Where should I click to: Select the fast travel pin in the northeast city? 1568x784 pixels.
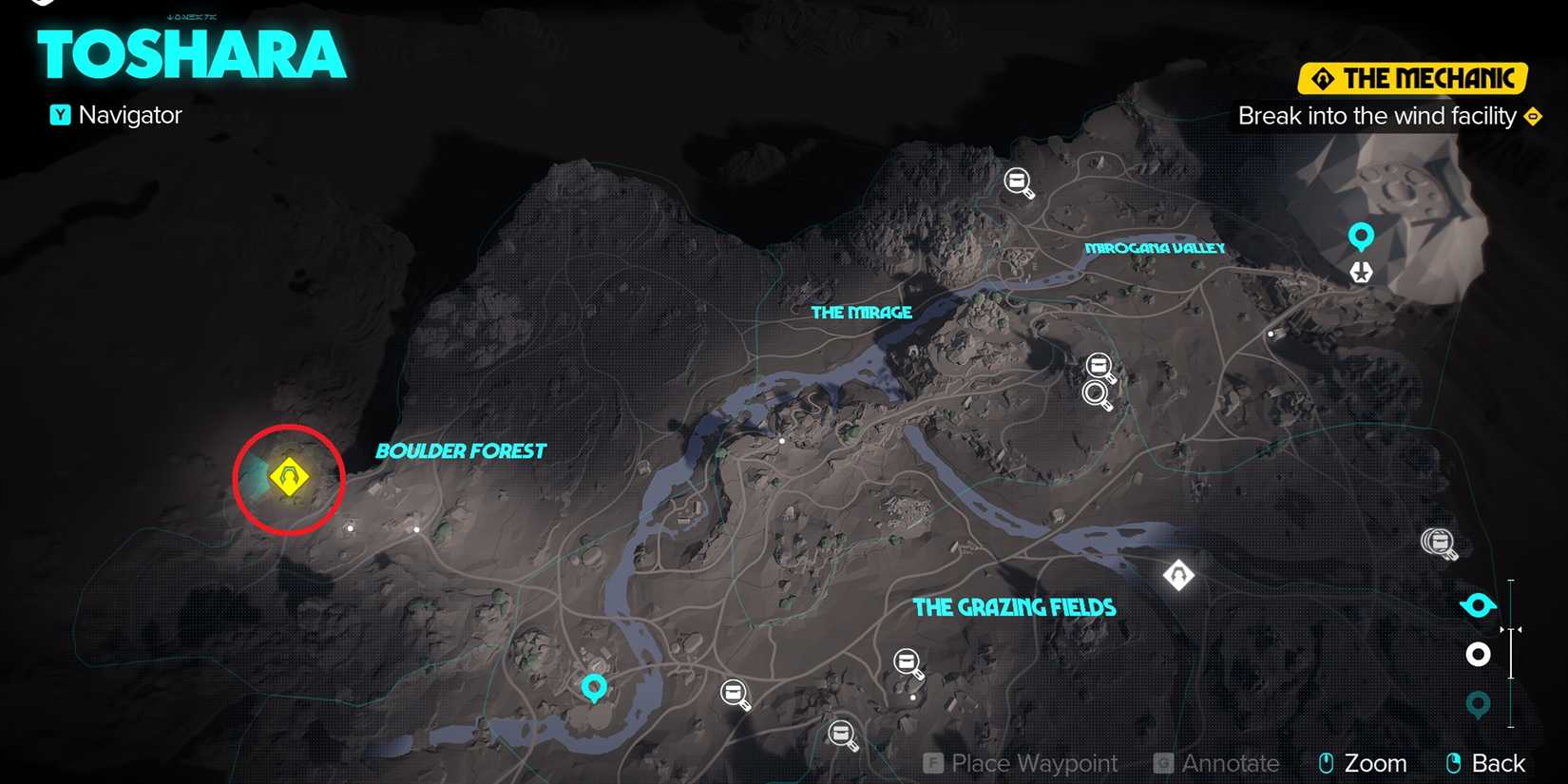click(1362, 235)
